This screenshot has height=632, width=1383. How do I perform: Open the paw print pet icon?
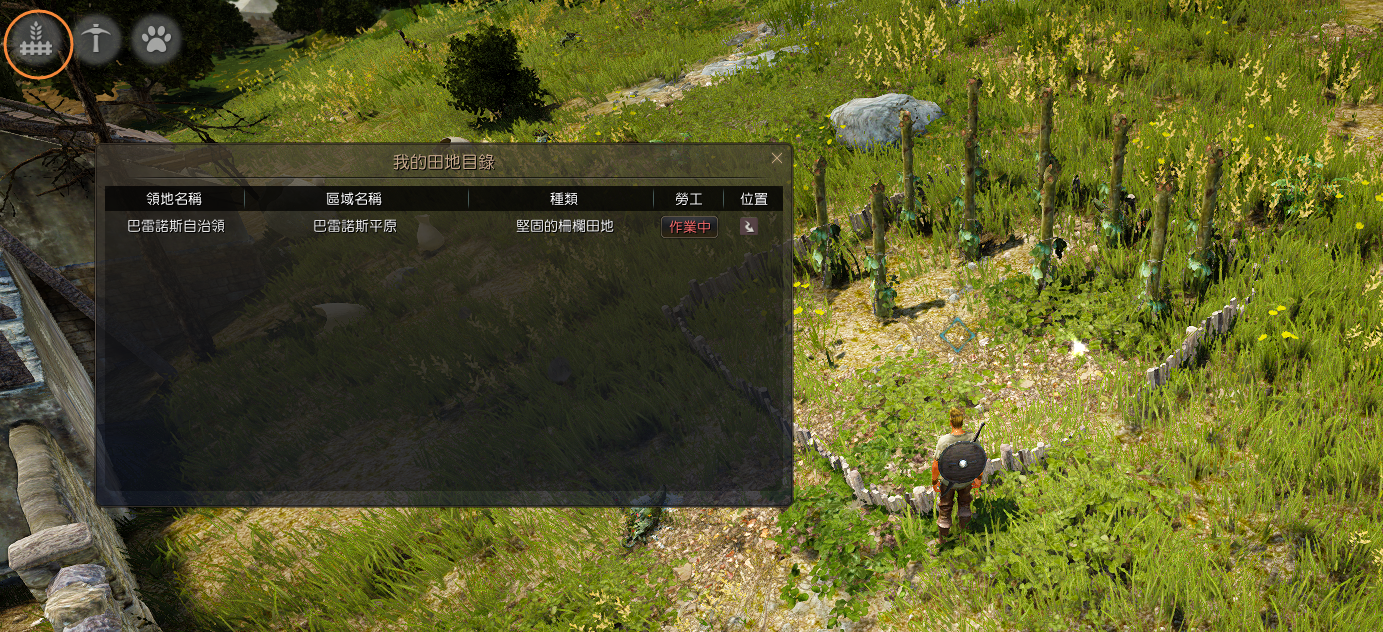coord(156,41)
